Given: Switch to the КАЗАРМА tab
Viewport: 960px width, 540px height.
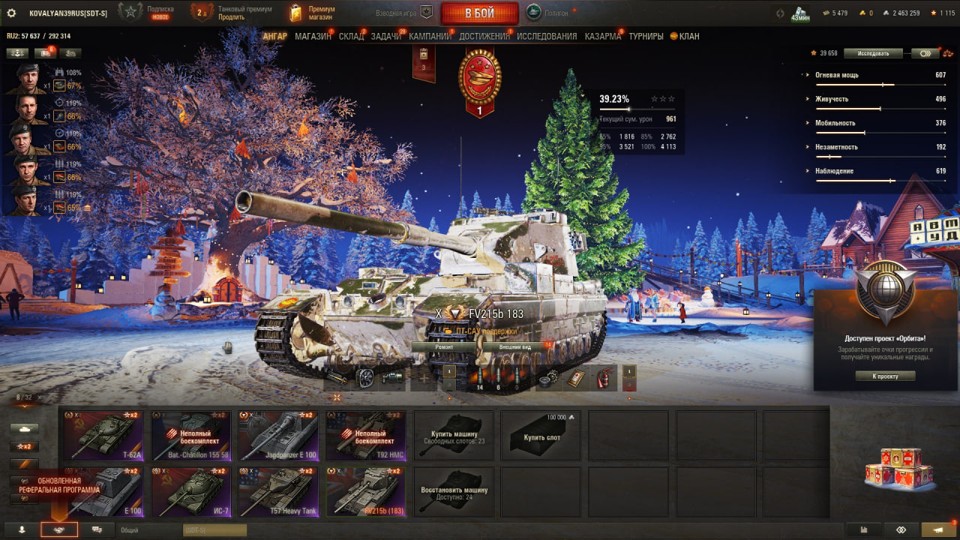Looking at the screenshot, I should pos(603,36).
